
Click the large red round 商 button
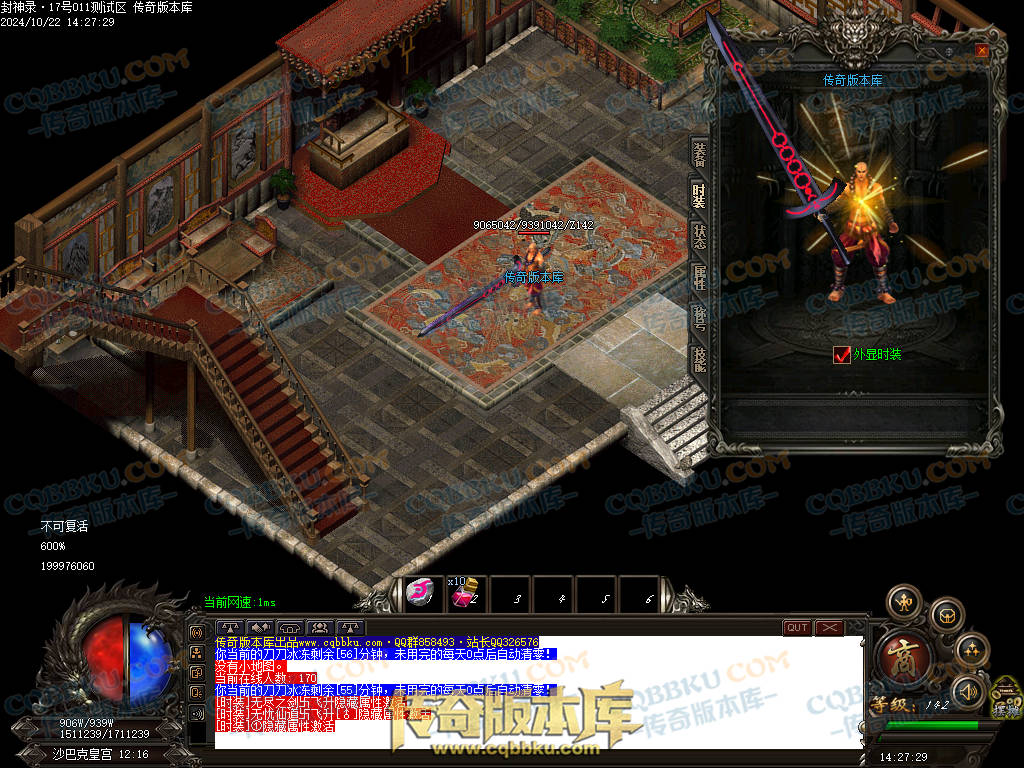click(x=905, y=657)
